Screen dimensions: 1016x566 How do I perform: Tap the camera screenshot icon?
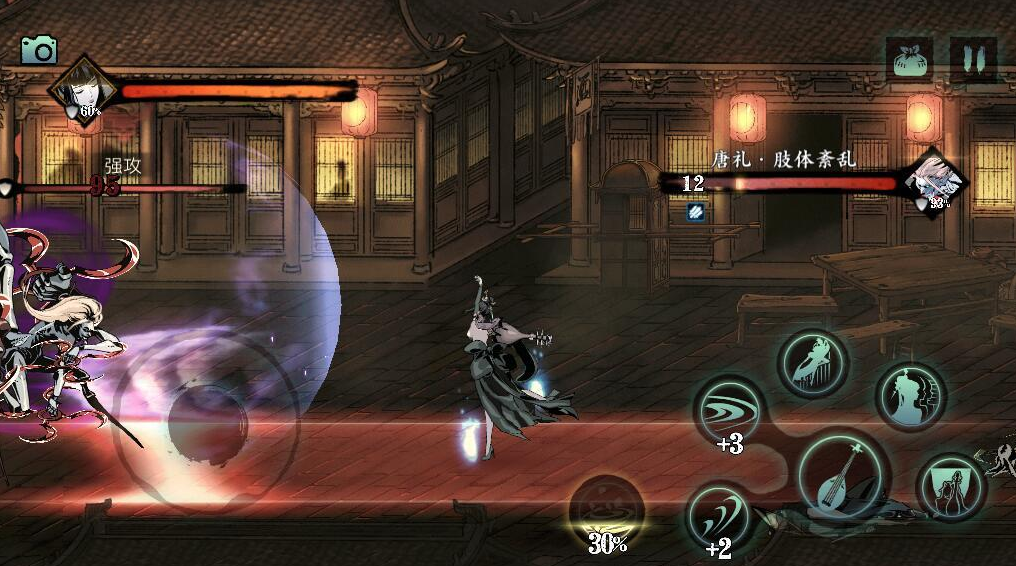click(39, 50)
